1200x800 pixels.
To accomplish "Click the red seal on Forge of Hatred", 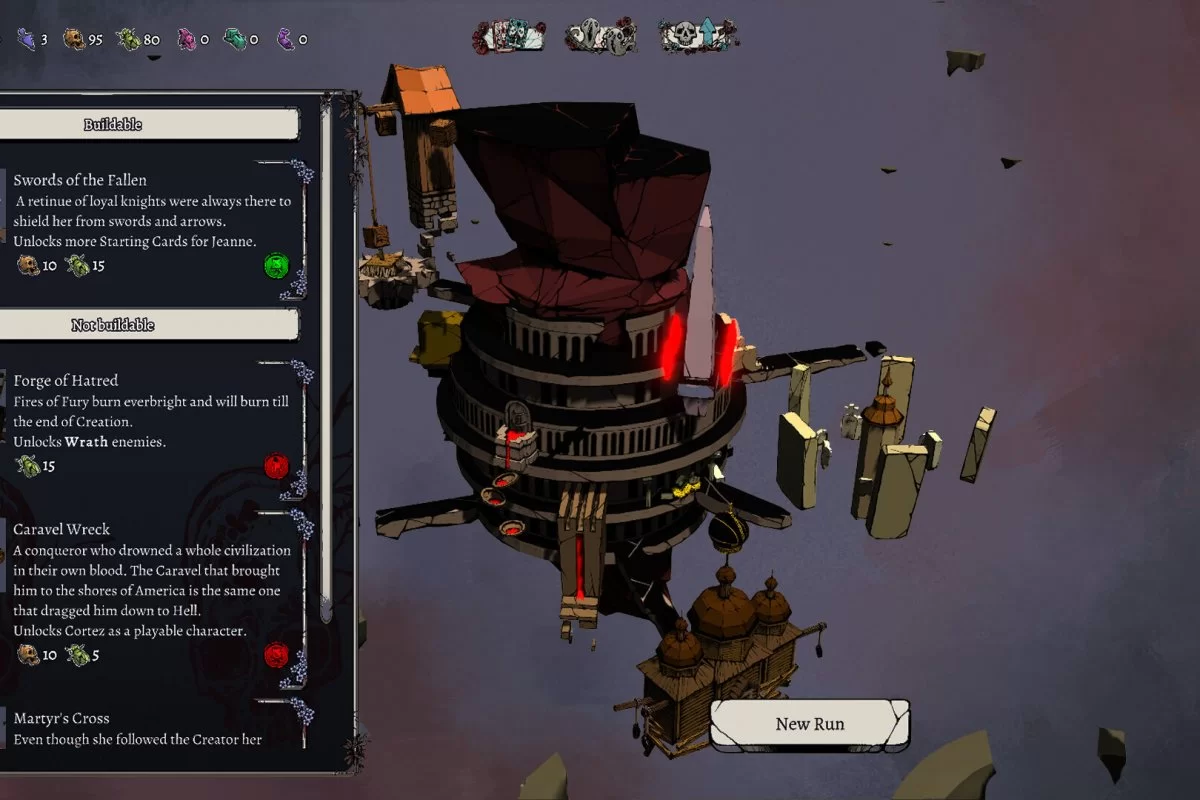I will click(276, 466).
